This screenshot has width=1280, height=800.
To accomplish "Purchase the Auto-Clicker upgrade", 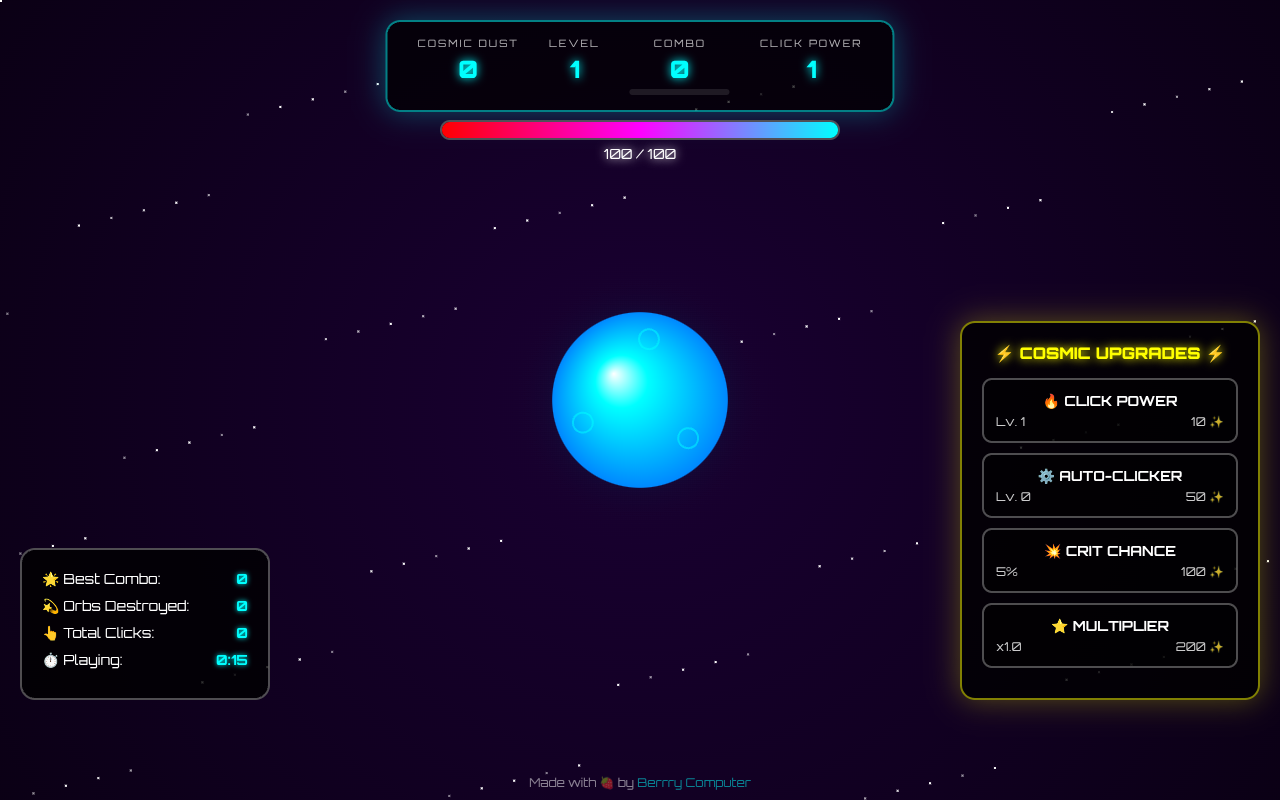I will coord(1110,485).
